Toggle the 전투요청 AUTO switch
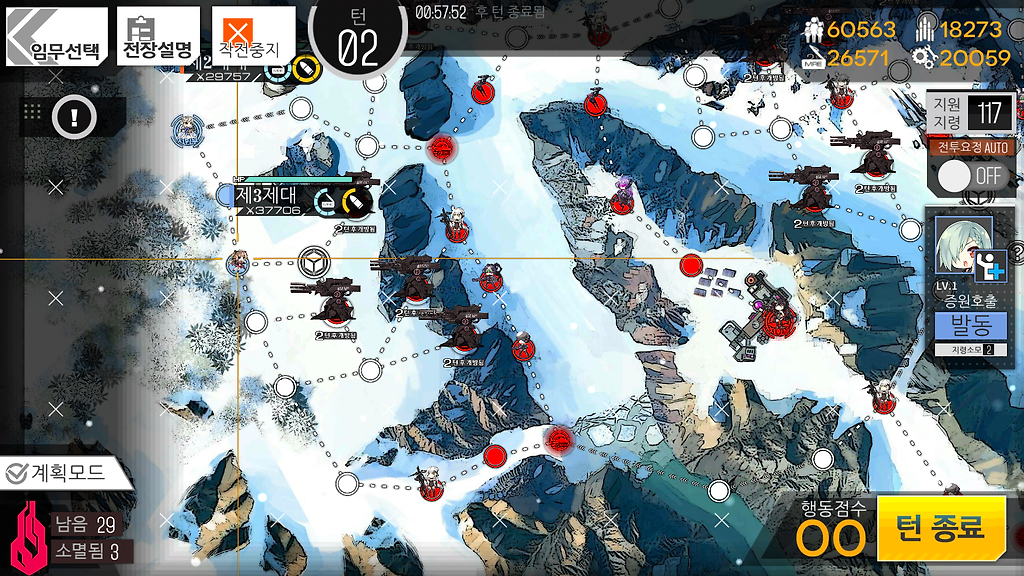The image size is (1024, 576). point(972,177)
